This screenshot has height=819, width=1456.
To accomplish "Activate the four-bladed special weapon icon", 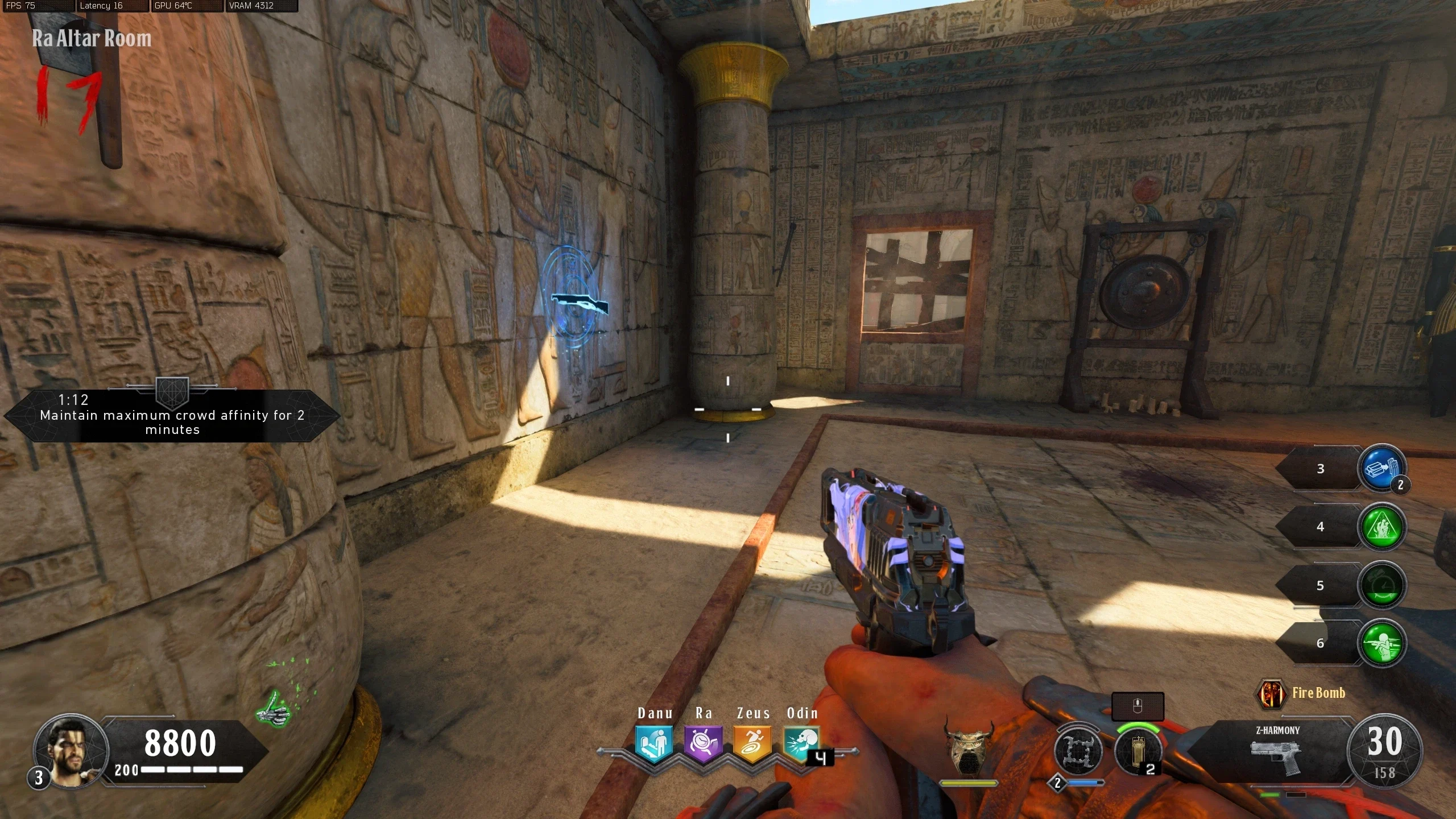I will (1077, 751).
